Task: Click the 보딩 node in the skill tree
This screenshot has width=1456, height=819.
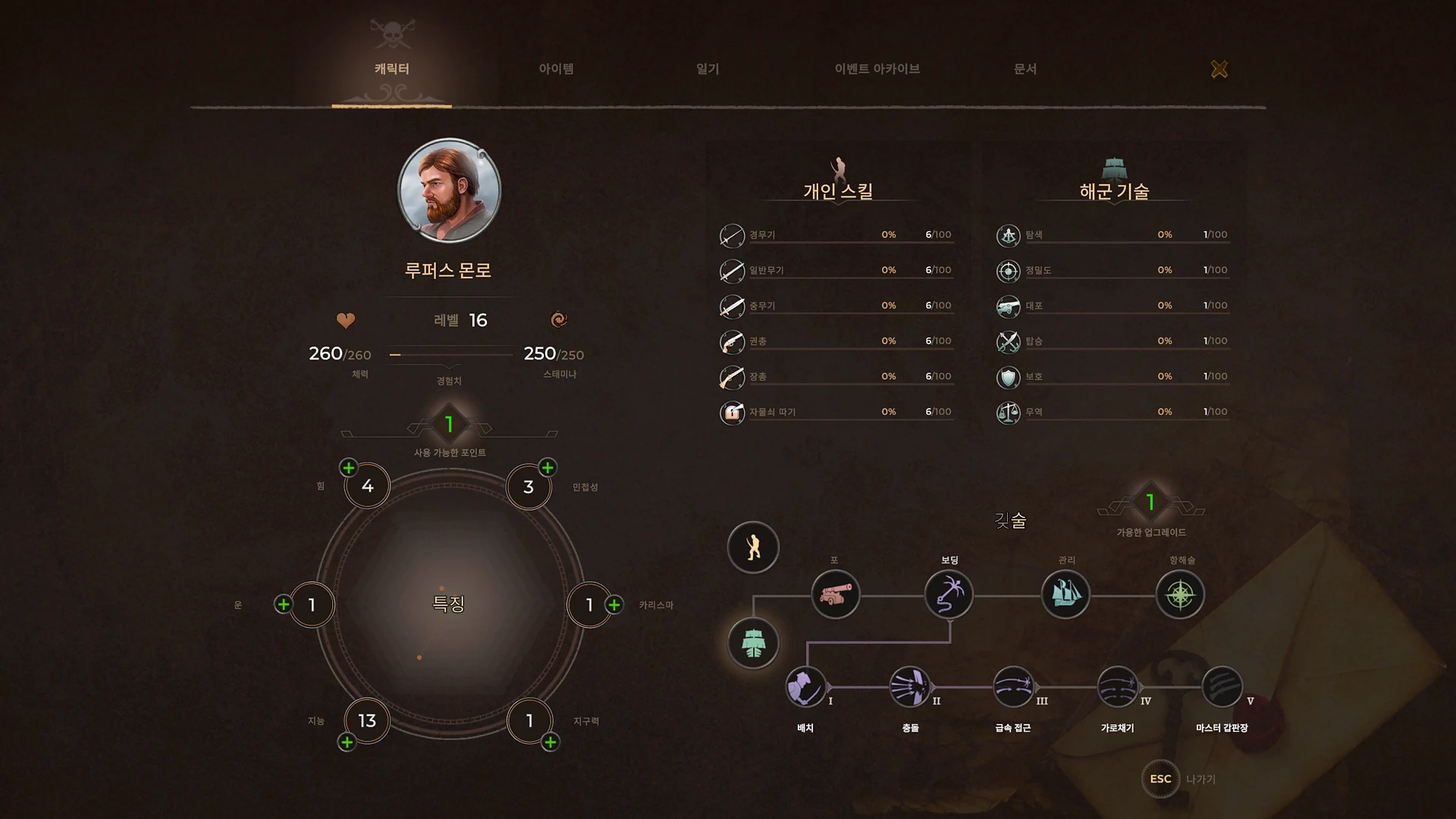Action: (x=949, y=595)
